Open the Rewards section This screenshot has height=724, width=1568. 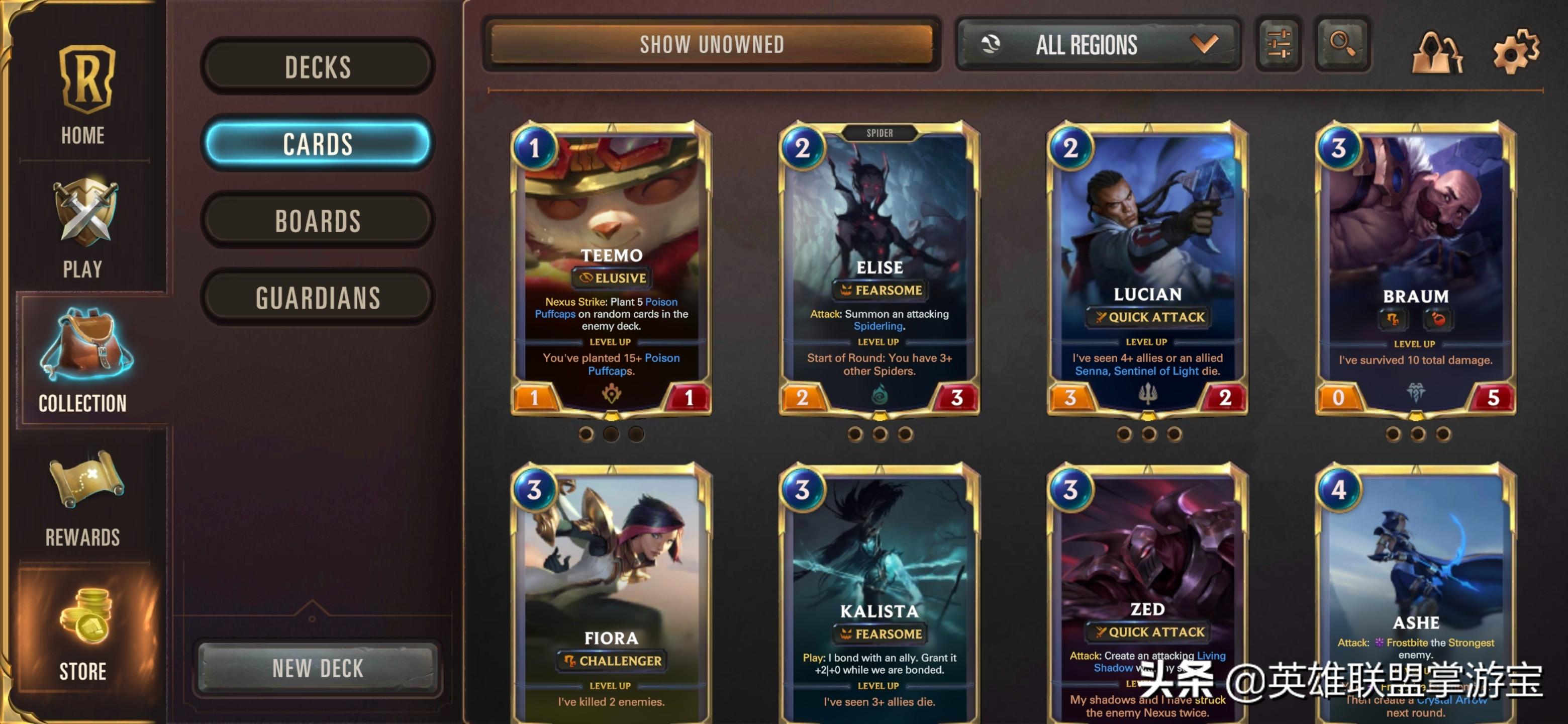83,497
